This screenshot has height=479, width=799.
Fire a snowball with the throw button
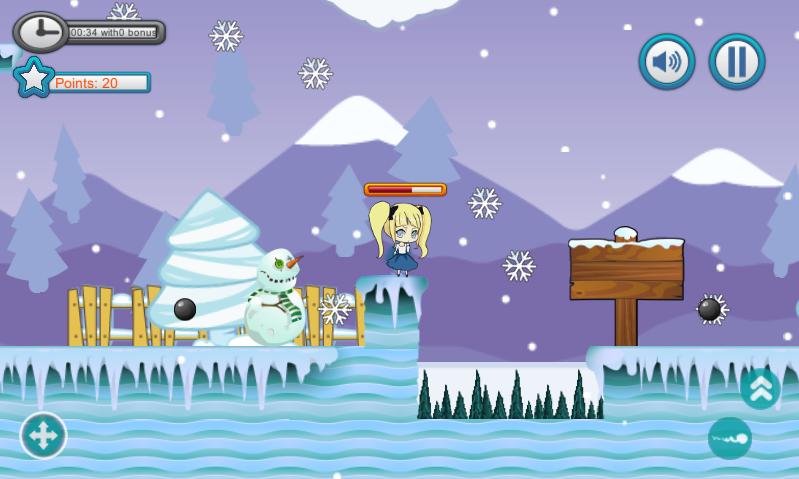pos(729,438)
